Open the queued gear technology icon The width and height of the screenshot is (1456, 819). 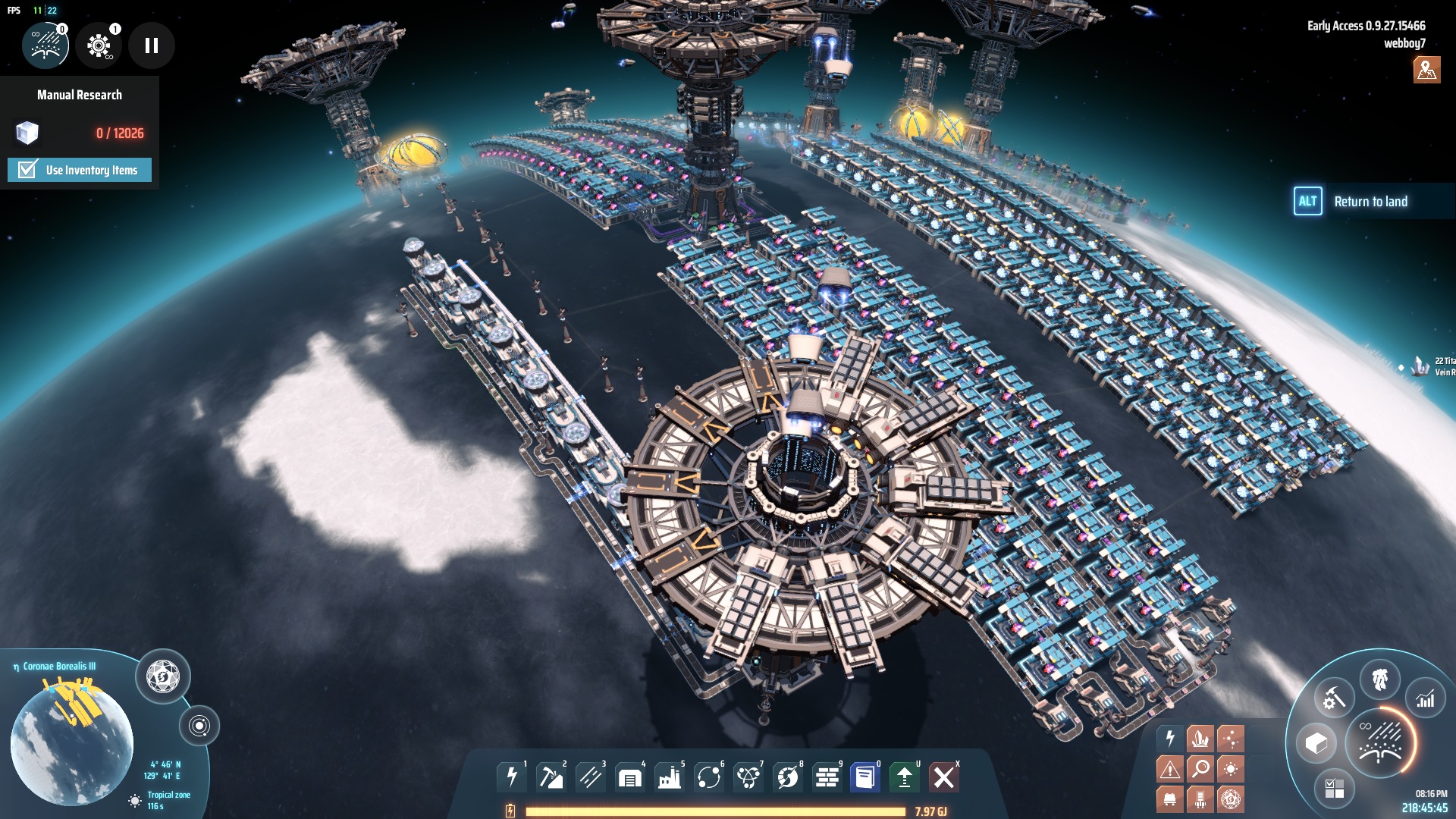point(99,45)
